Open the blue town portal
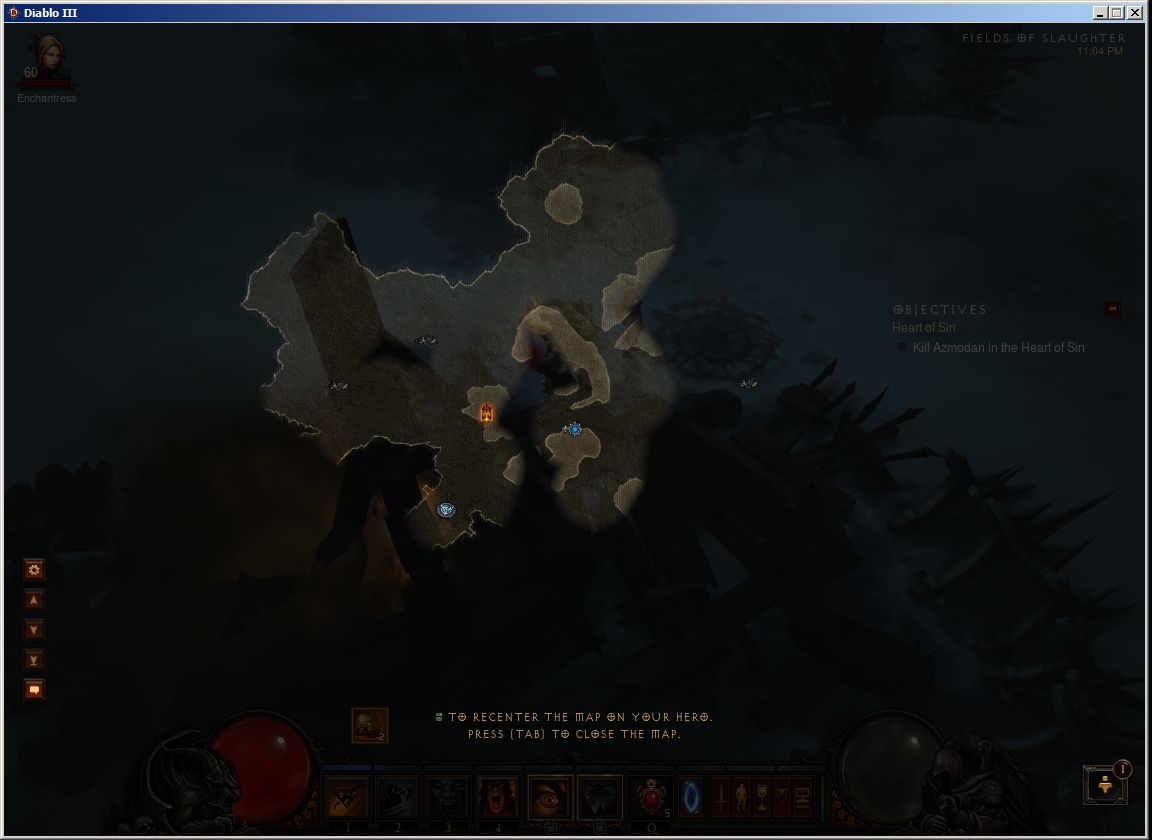This screenshot has width=1152, height=840. [692, 797]
